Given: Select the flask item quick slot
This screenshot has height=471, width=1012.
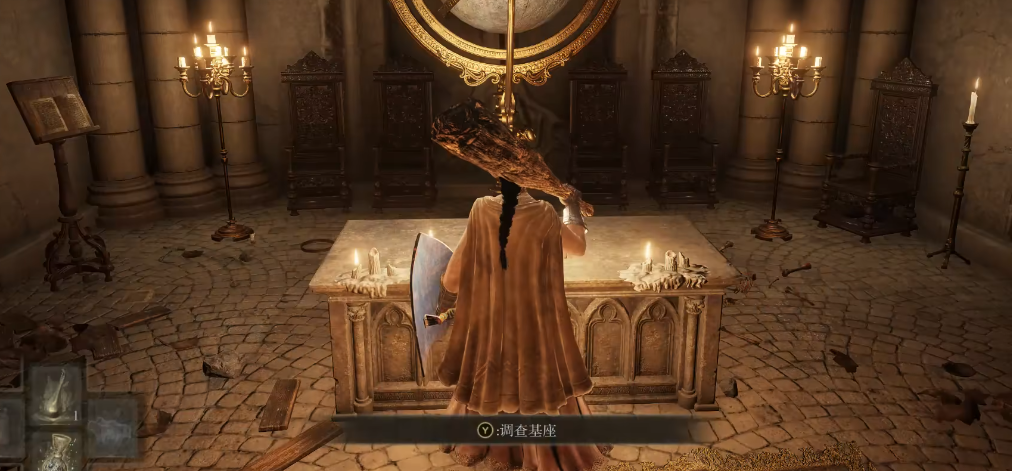Looking at the screenshot, I should pyautogui.click(x=54, y=450).
